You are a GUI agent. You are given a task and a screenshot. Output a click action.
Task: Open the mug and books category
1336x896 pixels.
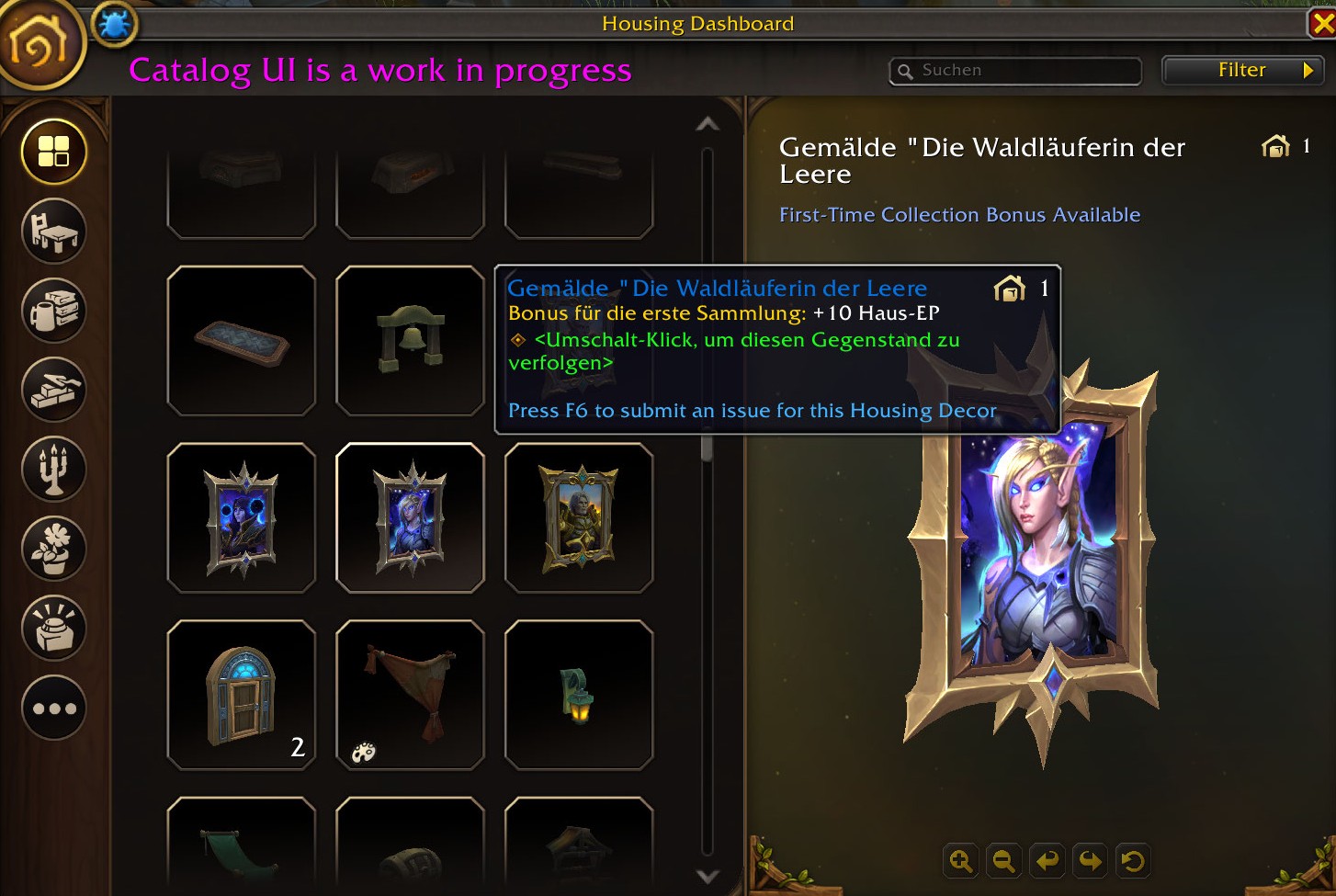point(54,310)
